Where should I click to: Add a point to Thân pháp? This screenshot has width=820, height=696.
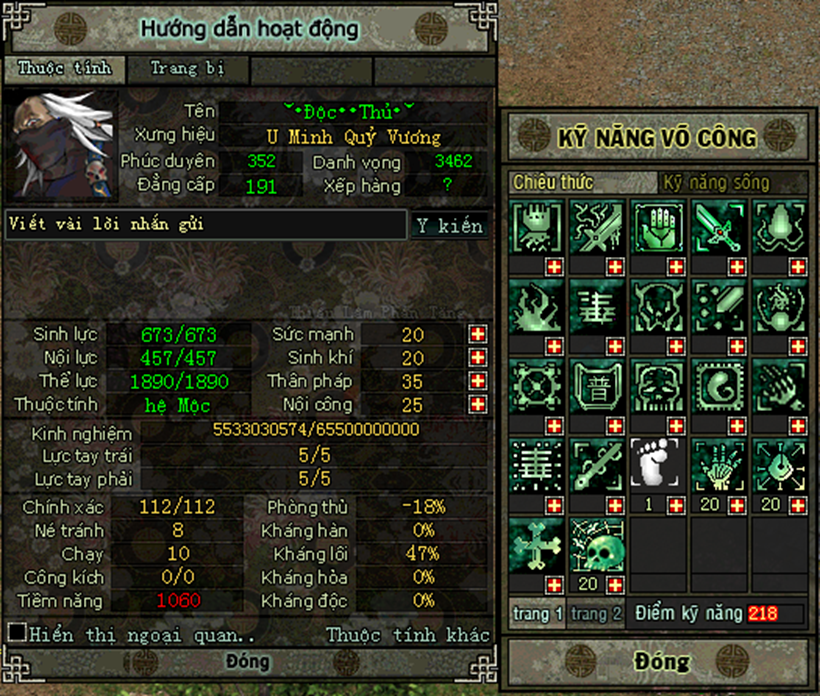pyautogui.click(x=478, y=381)
